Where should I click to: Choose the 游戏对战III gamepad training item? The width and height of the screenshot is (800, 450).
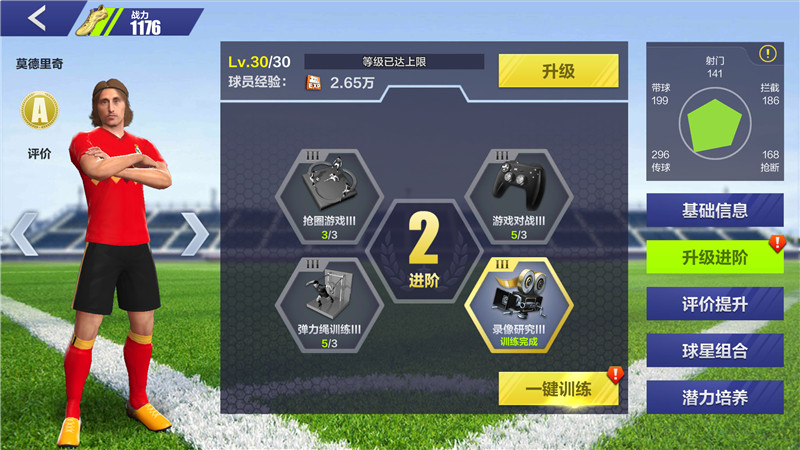tap(518, 188)
